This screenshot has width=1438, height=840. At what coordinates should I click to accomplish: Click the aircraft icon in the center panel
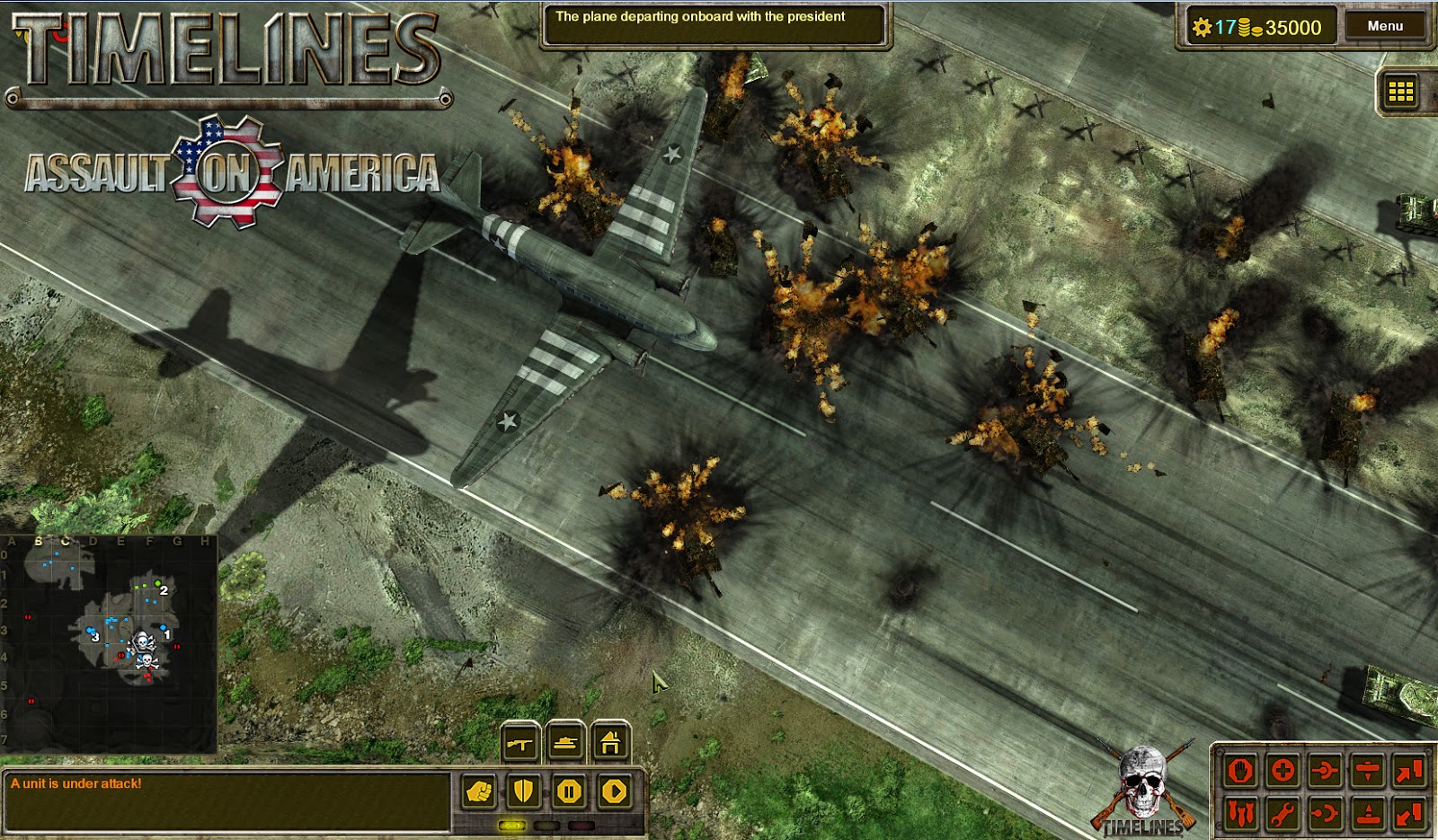tap(519, 744)
